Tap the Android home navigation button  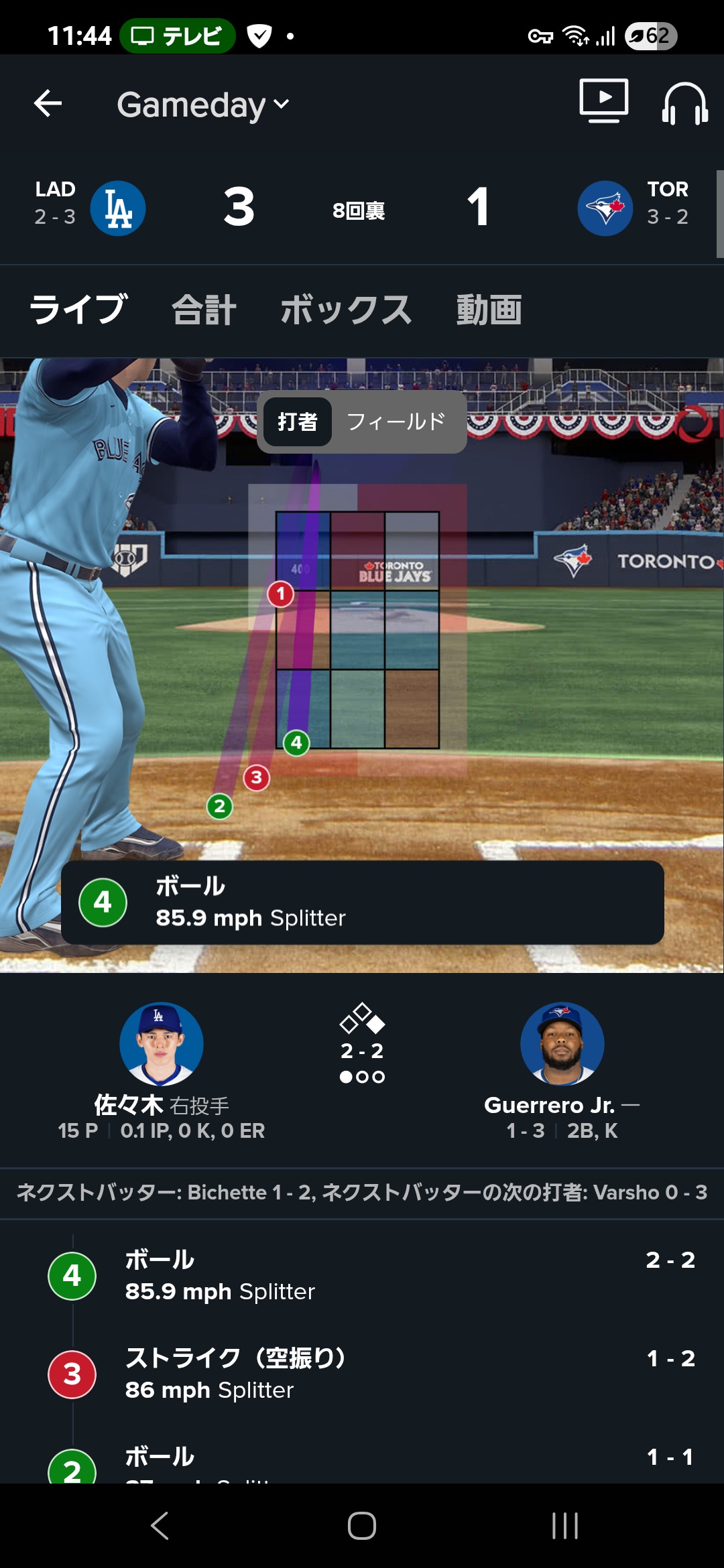362,1526
